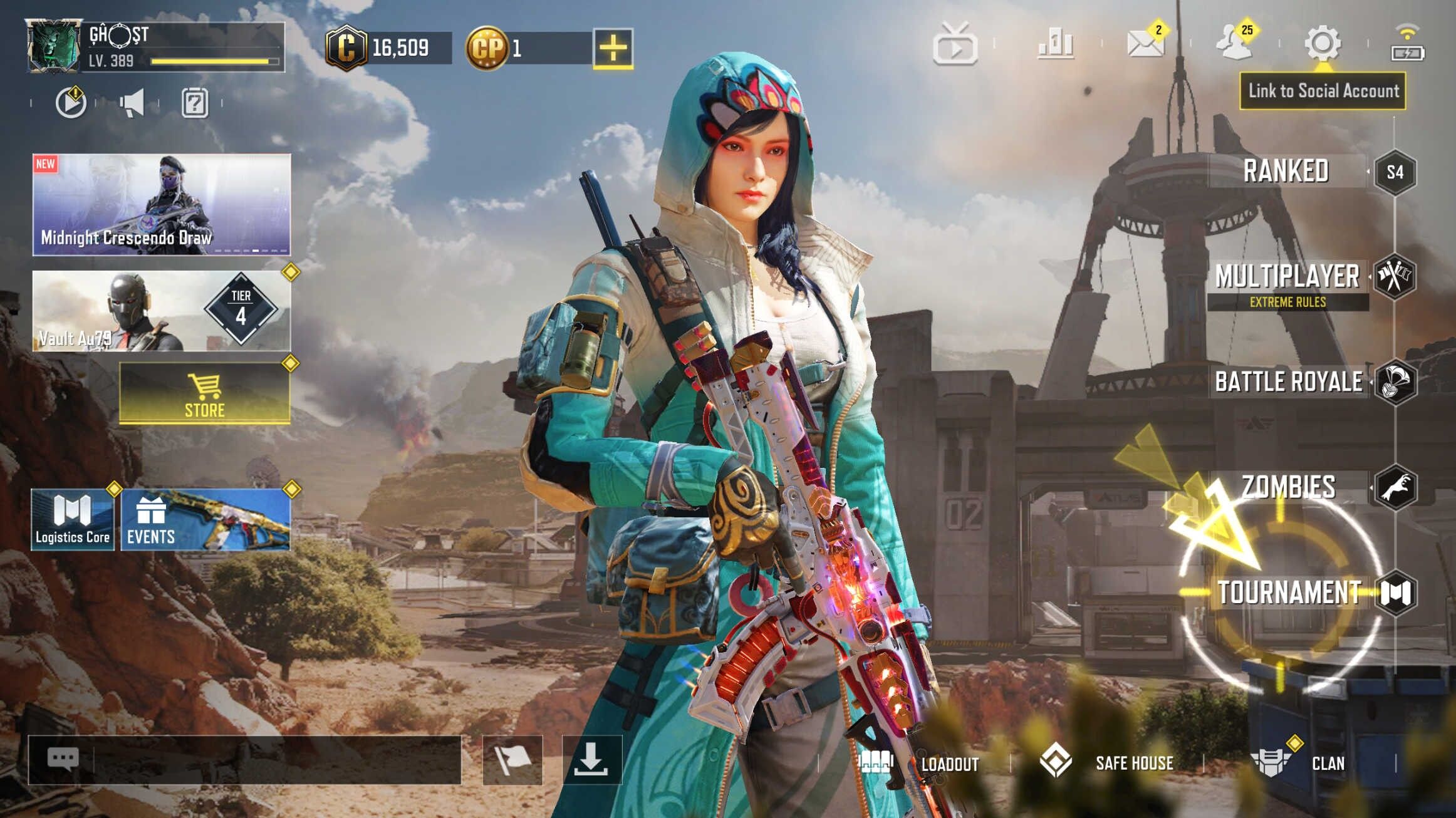Open the mail inbox
The image size is (1456, 818).
(1146, 44)
